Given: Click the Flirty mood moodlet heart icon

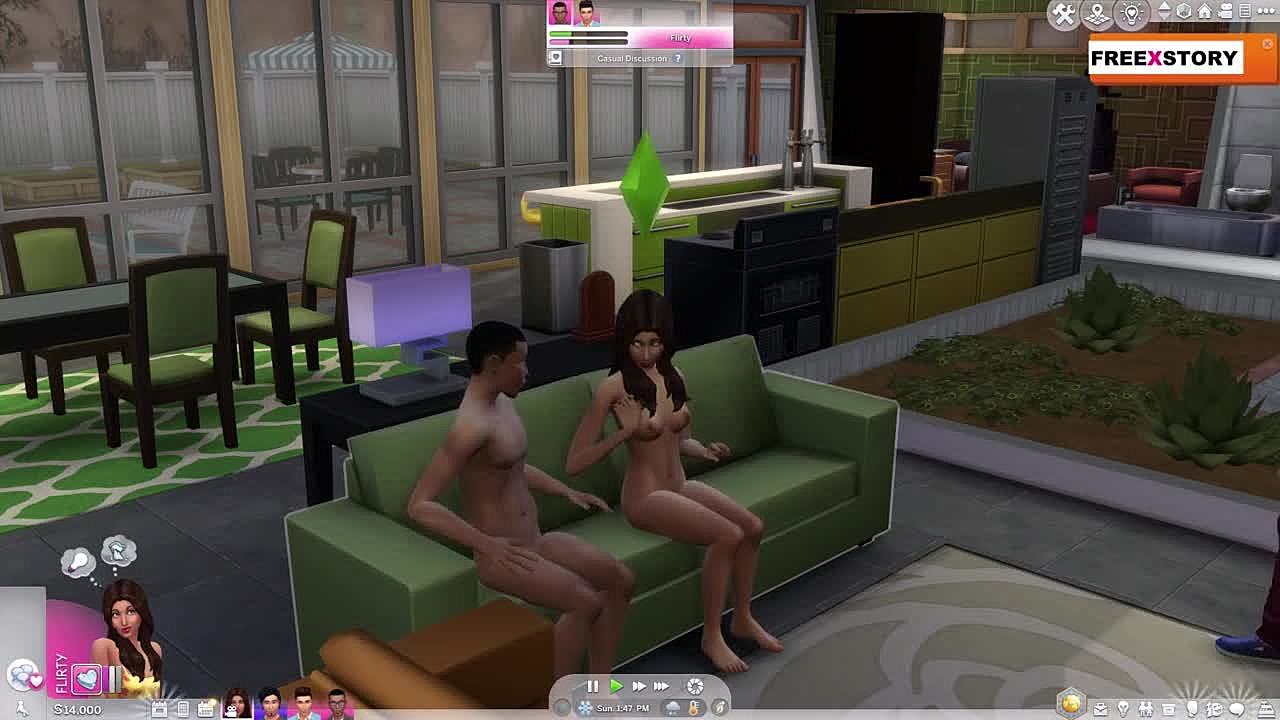Looking at the screenshot, I should [x=87, y=679].
